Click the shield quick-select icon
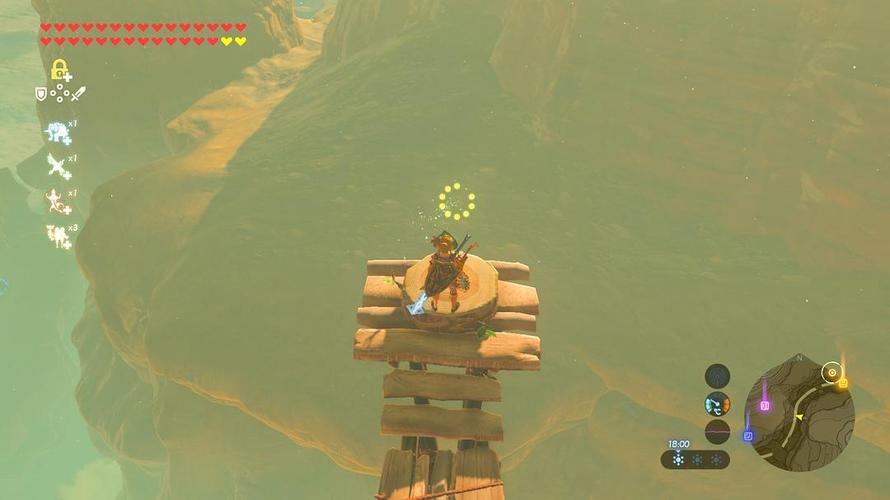 (41, 94)
